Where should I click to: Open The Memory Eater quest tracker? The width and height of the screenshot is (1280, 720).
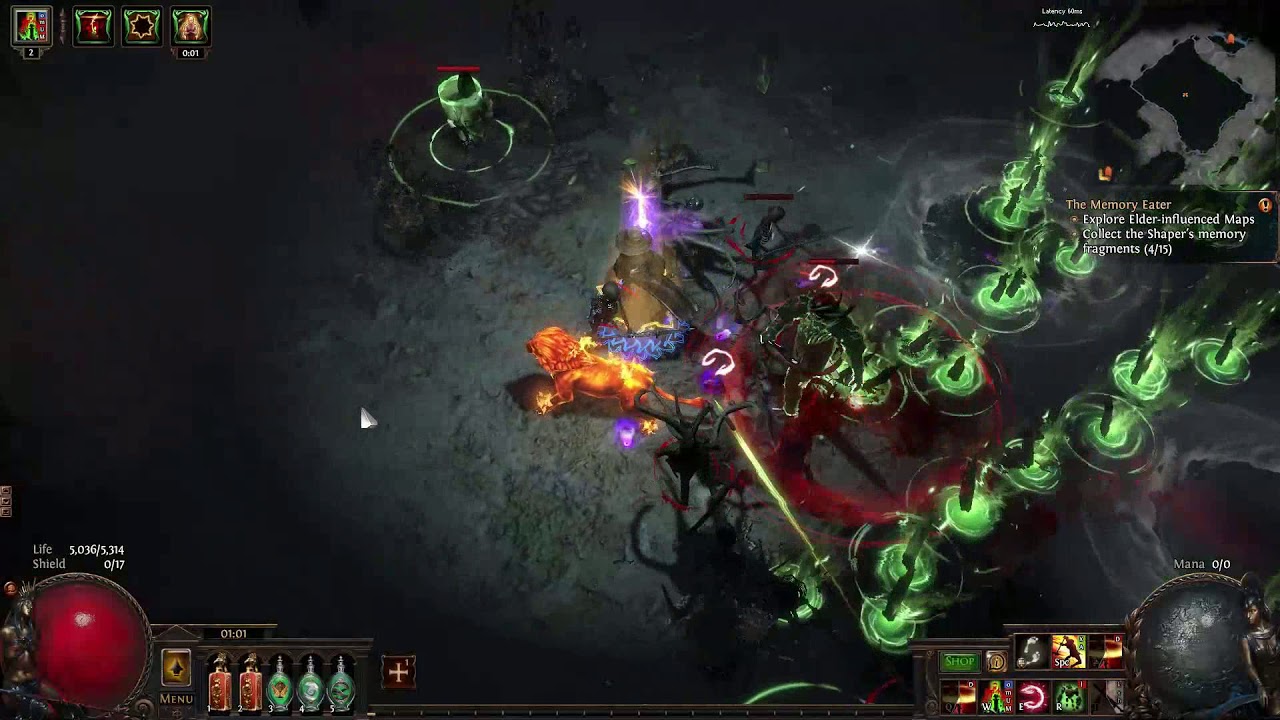click(1117, 205)
